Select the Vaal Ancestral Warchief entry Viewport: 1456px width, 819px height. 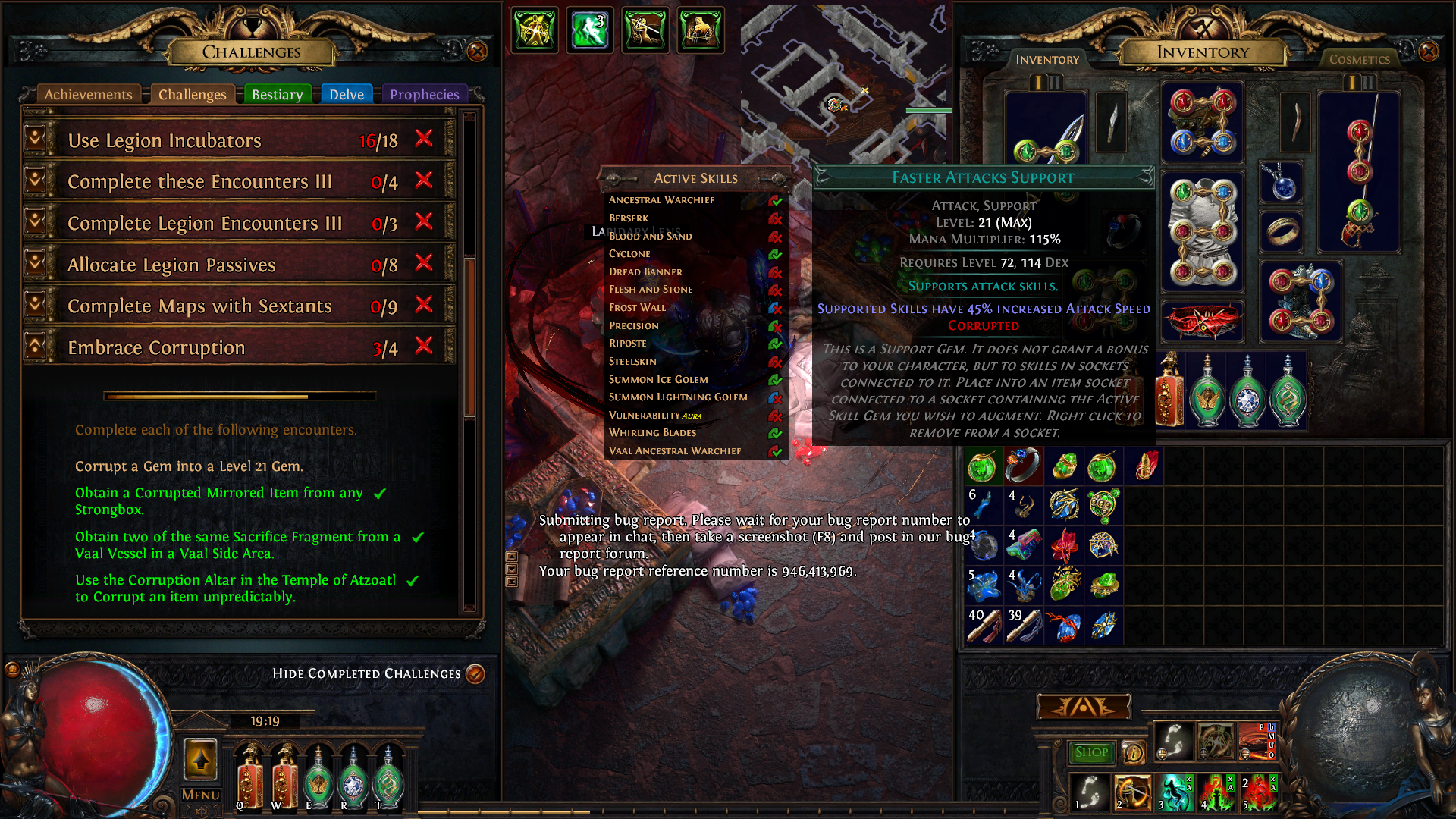675,451
